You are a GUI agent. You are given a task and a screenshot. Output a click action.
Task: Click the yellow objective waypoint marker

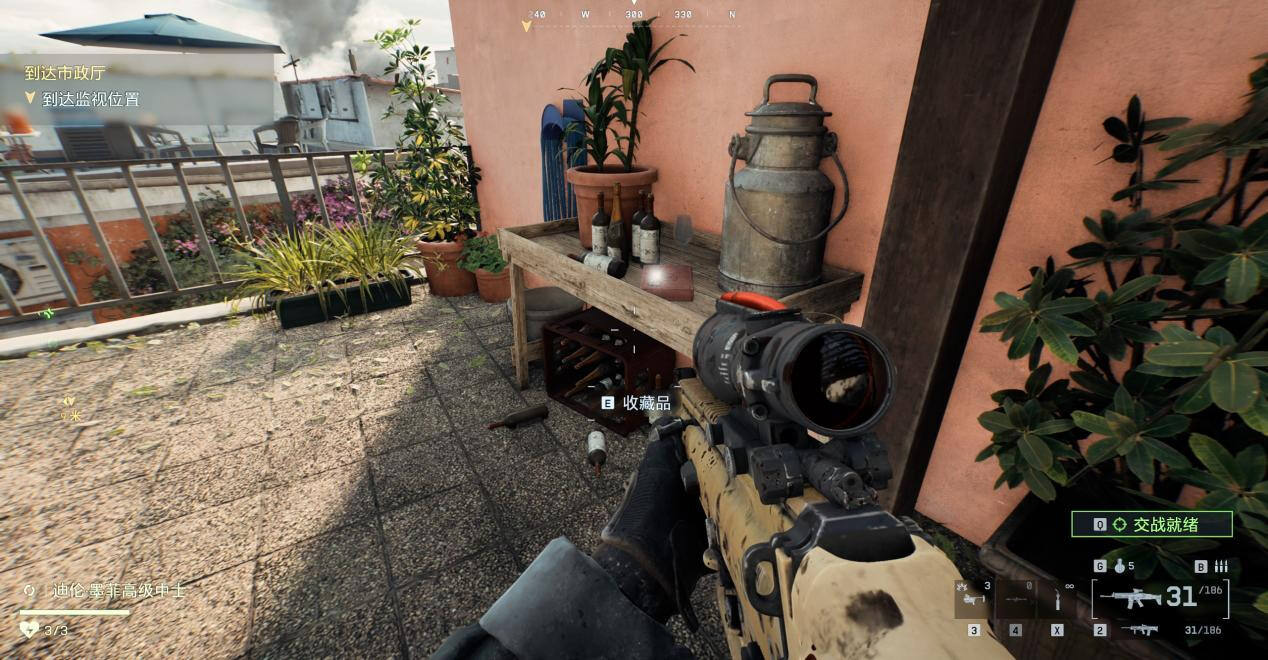click(68, 401)
